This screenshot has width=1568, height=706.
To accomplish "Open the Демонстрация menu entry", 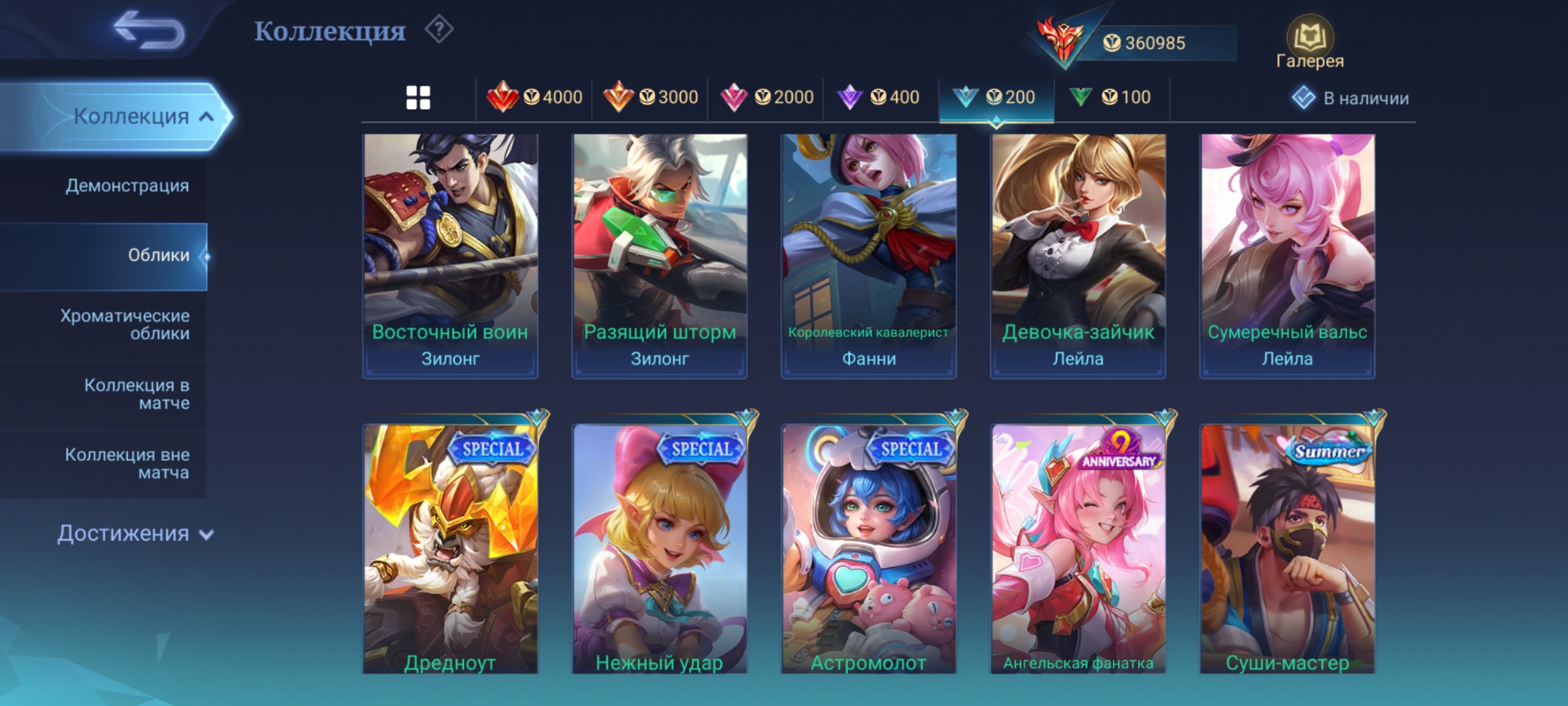I will pyautogui.click(x=127, y=186).
